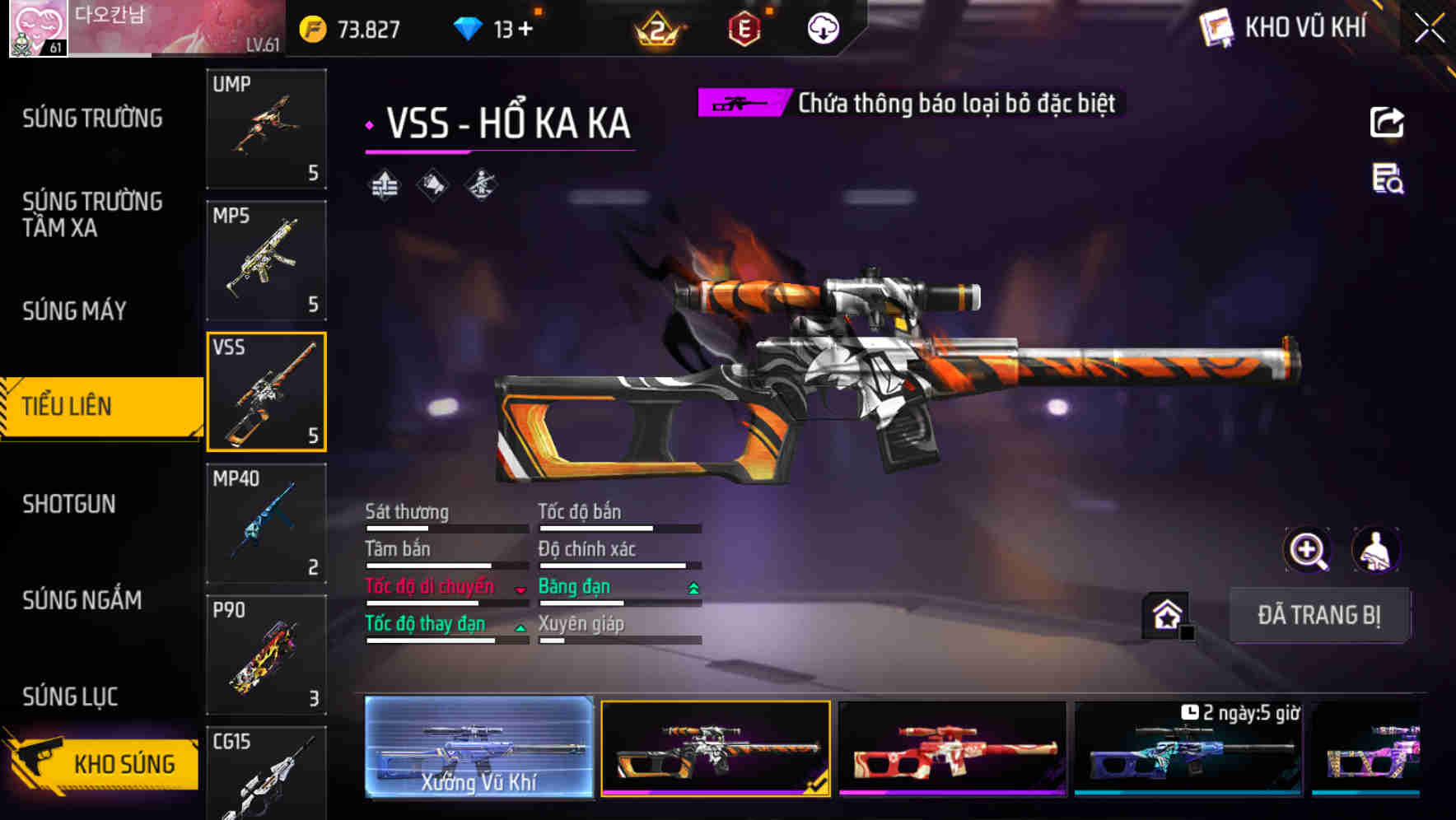The width and height of the screenshot is (1456, 820).
Task: Open the zoom magnifier icon for weapon preview
Action: (1309, 550)
